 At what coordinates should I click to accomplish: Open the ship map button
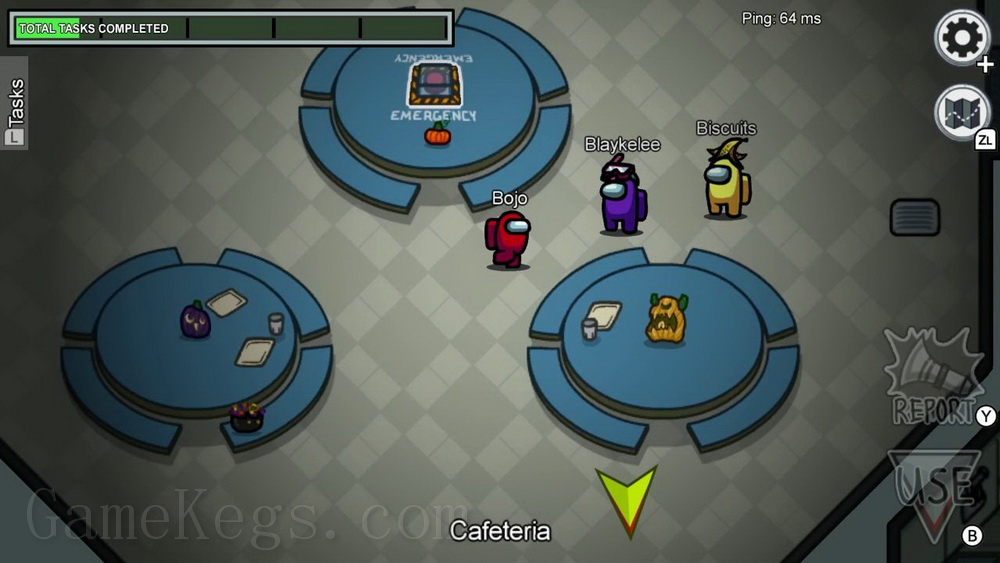(x=961, y=112)
